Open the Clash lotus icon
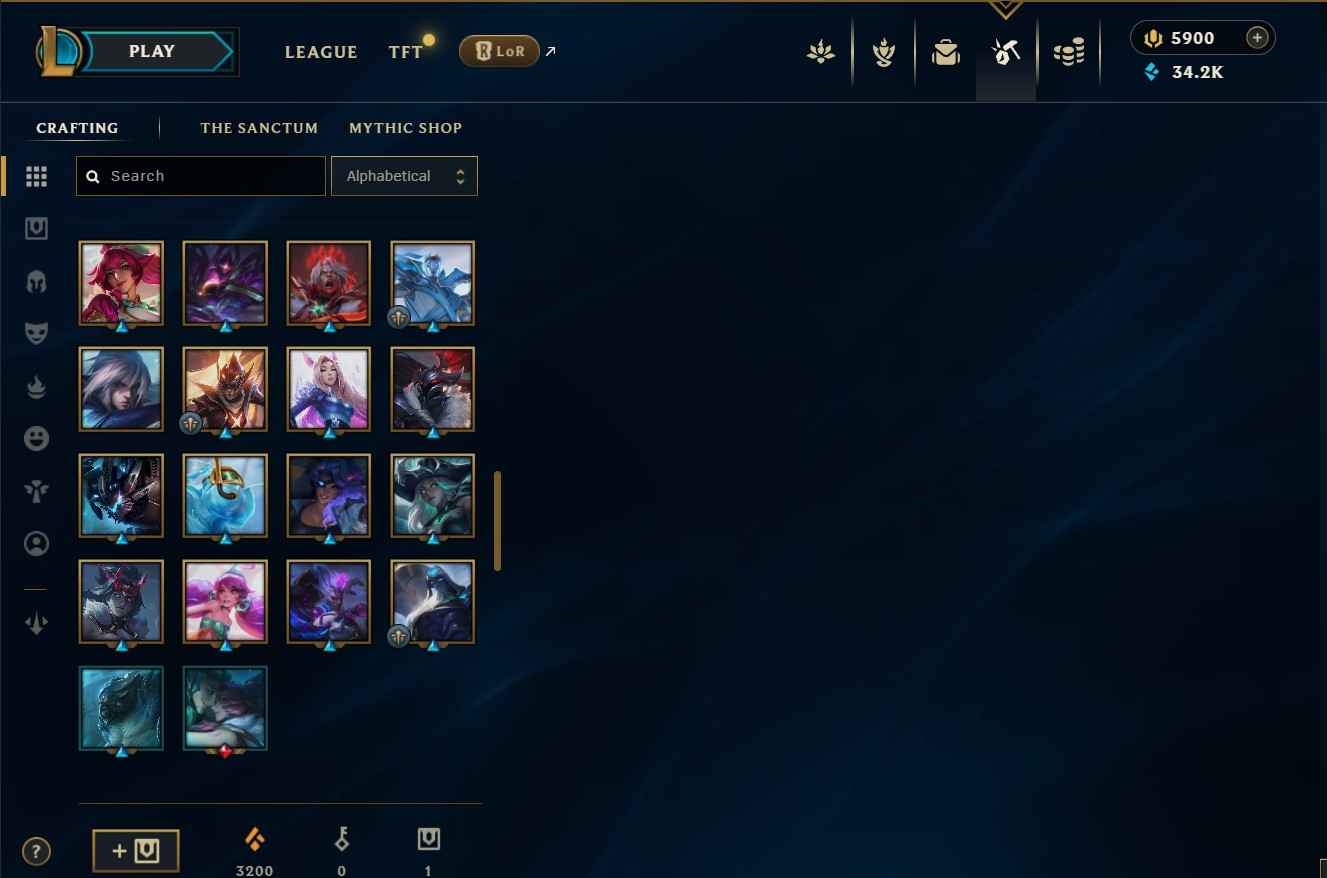1327x878 pixels. pyautogui.click(x=821, y=51)
